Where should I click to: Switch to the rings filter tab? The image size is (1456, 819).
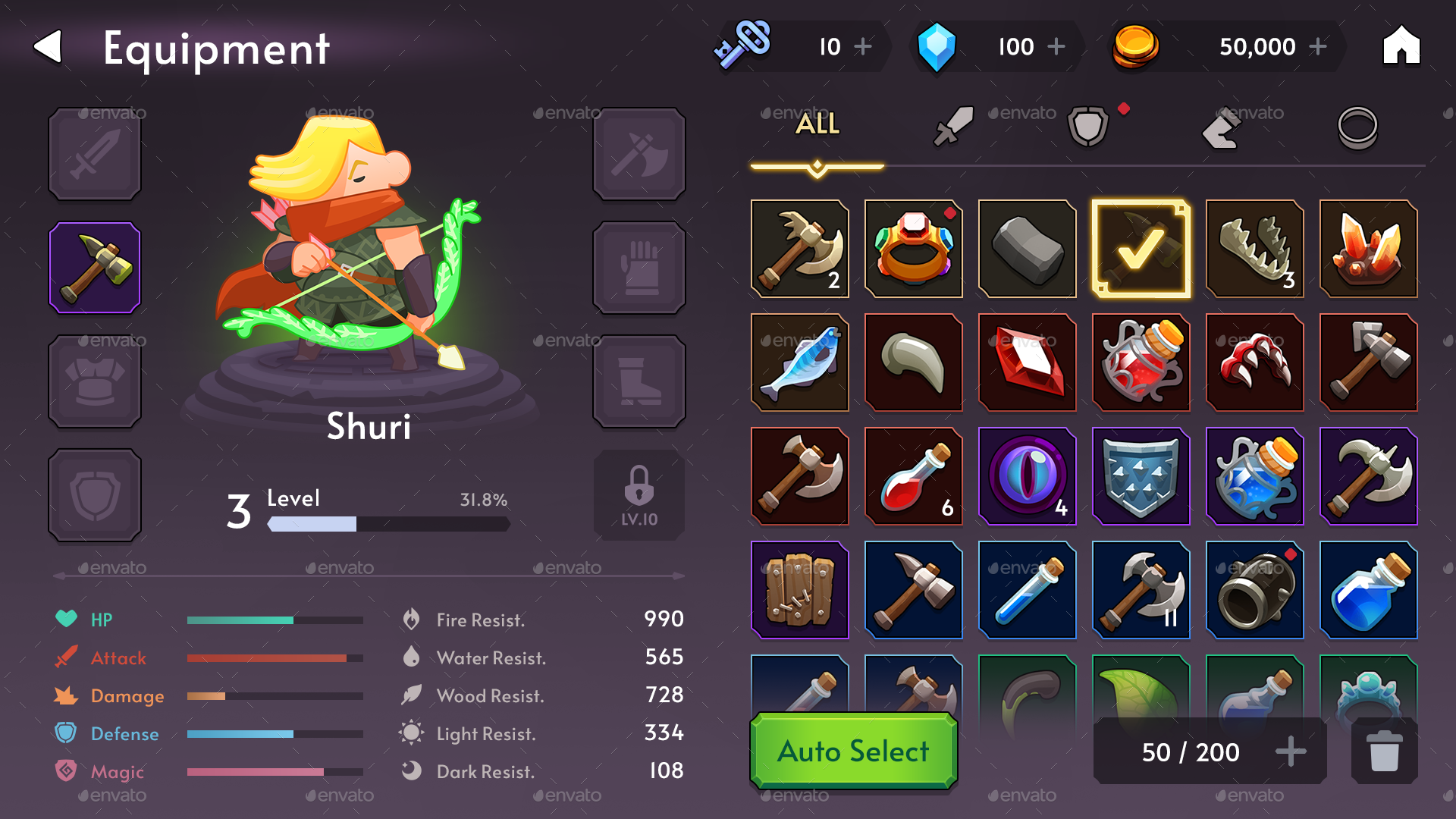click(1359, 127)
